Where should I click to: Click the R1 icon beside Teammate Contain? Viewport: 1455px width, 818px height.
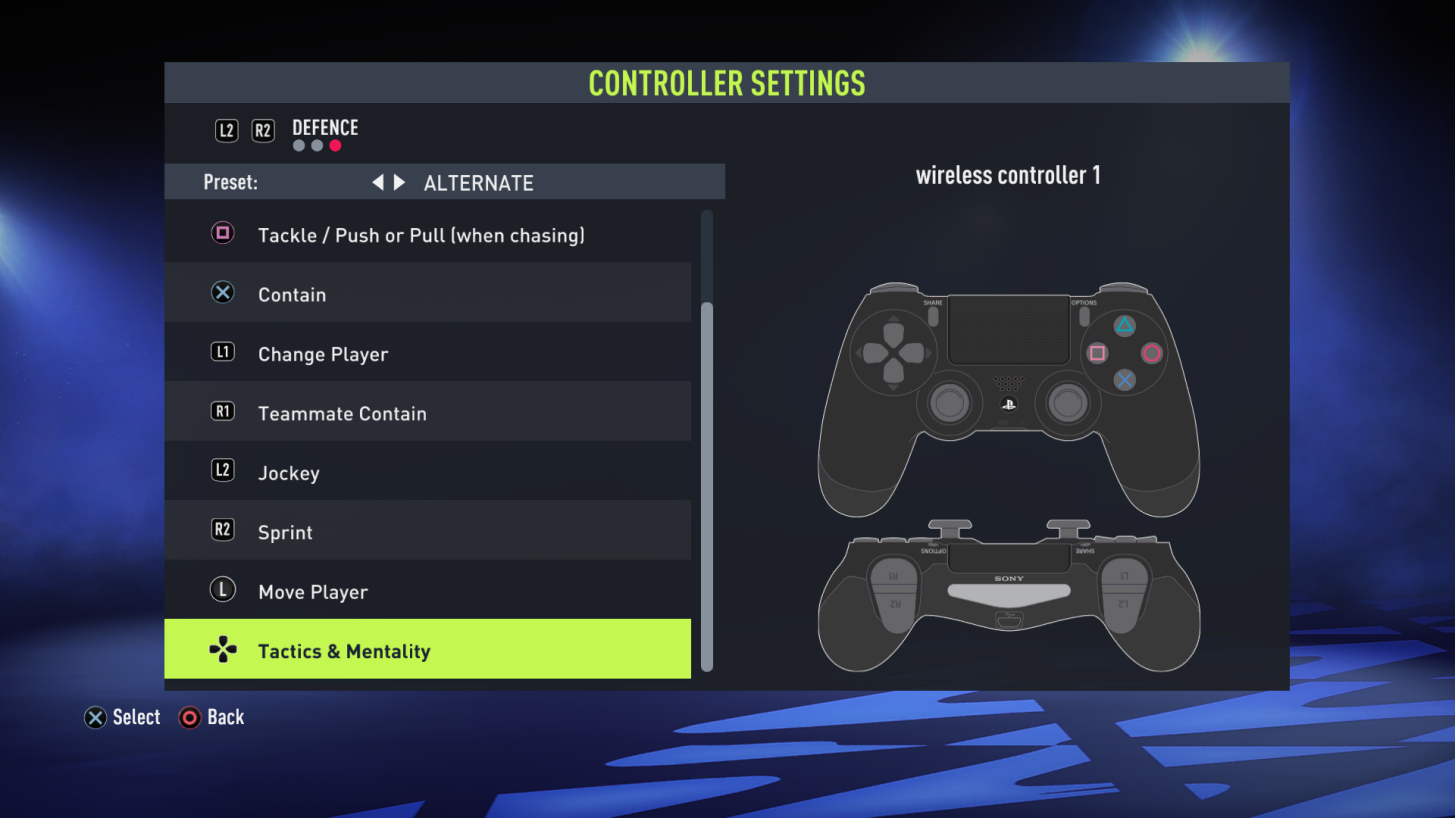tap(222, 411)
